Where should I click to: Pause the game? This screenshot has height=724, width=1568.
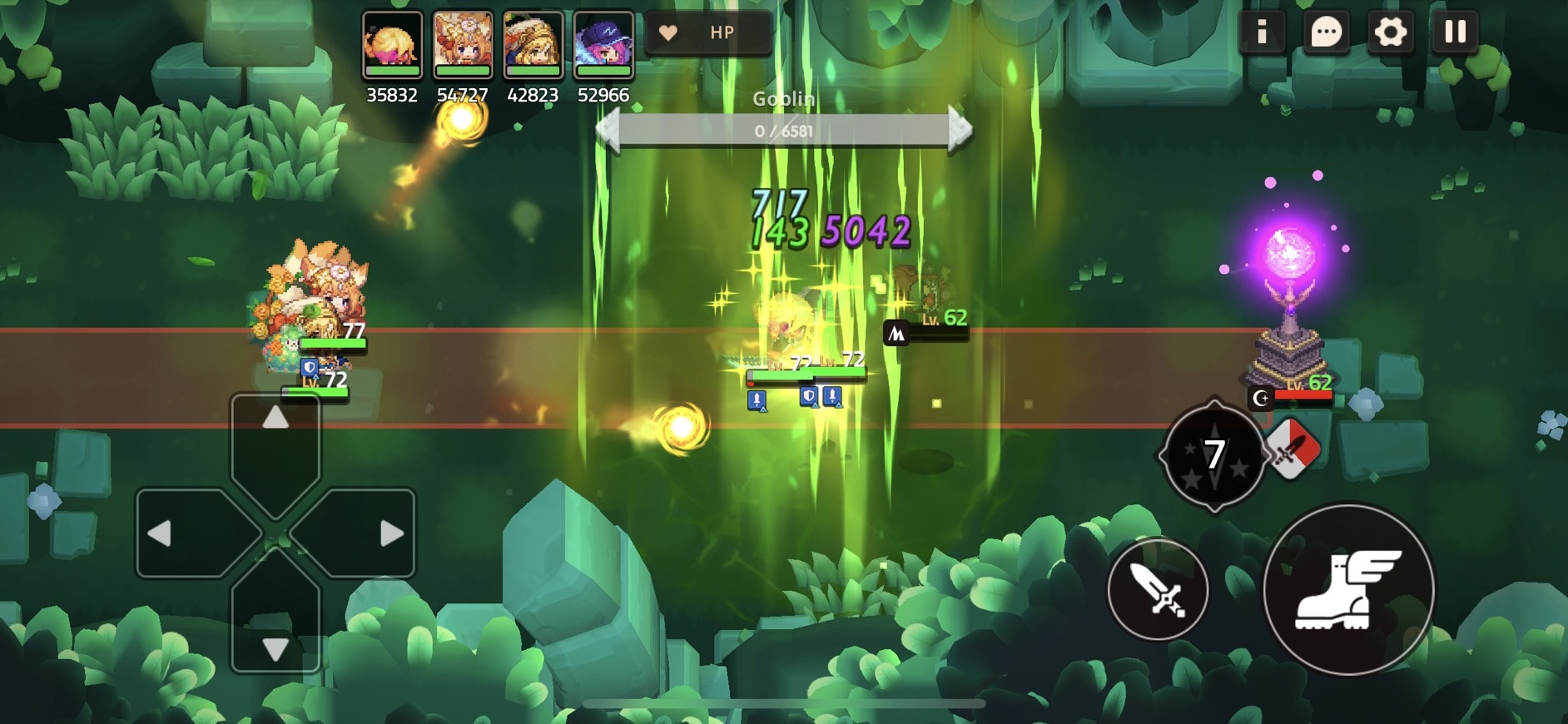tap(1455, 32)
